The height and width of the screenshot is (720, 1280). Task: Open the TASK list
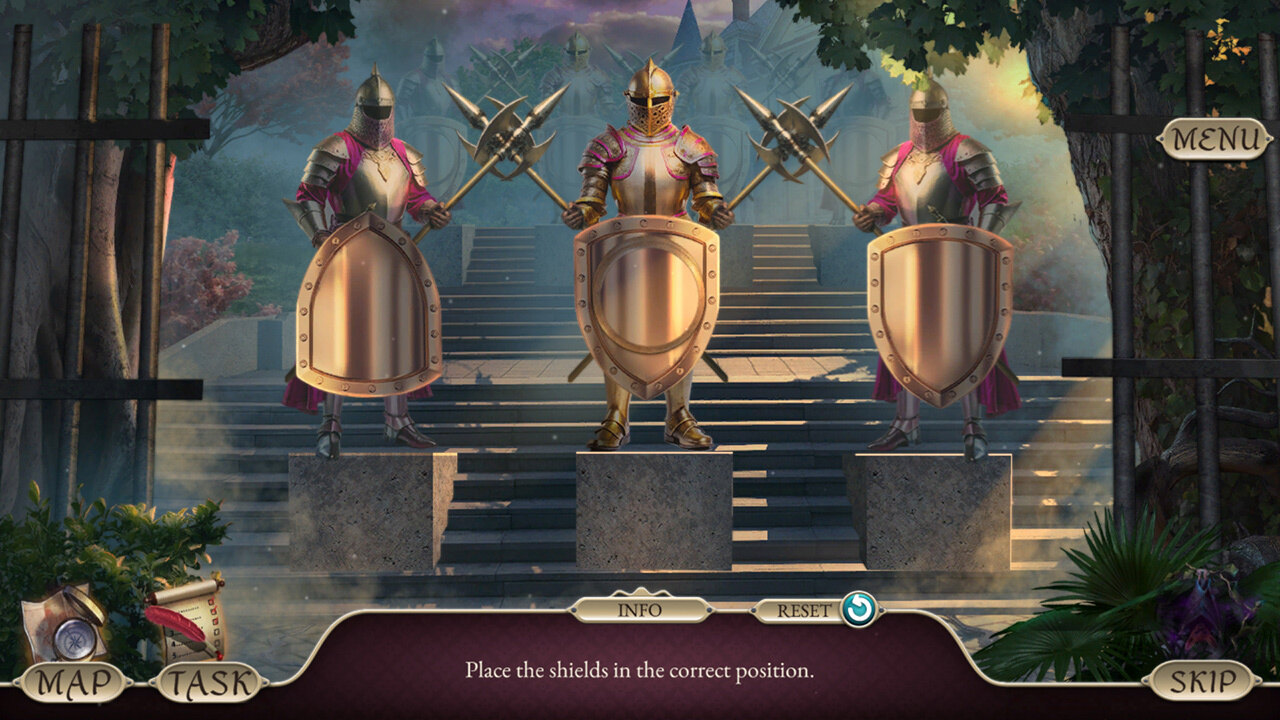[x=208, y=683]
